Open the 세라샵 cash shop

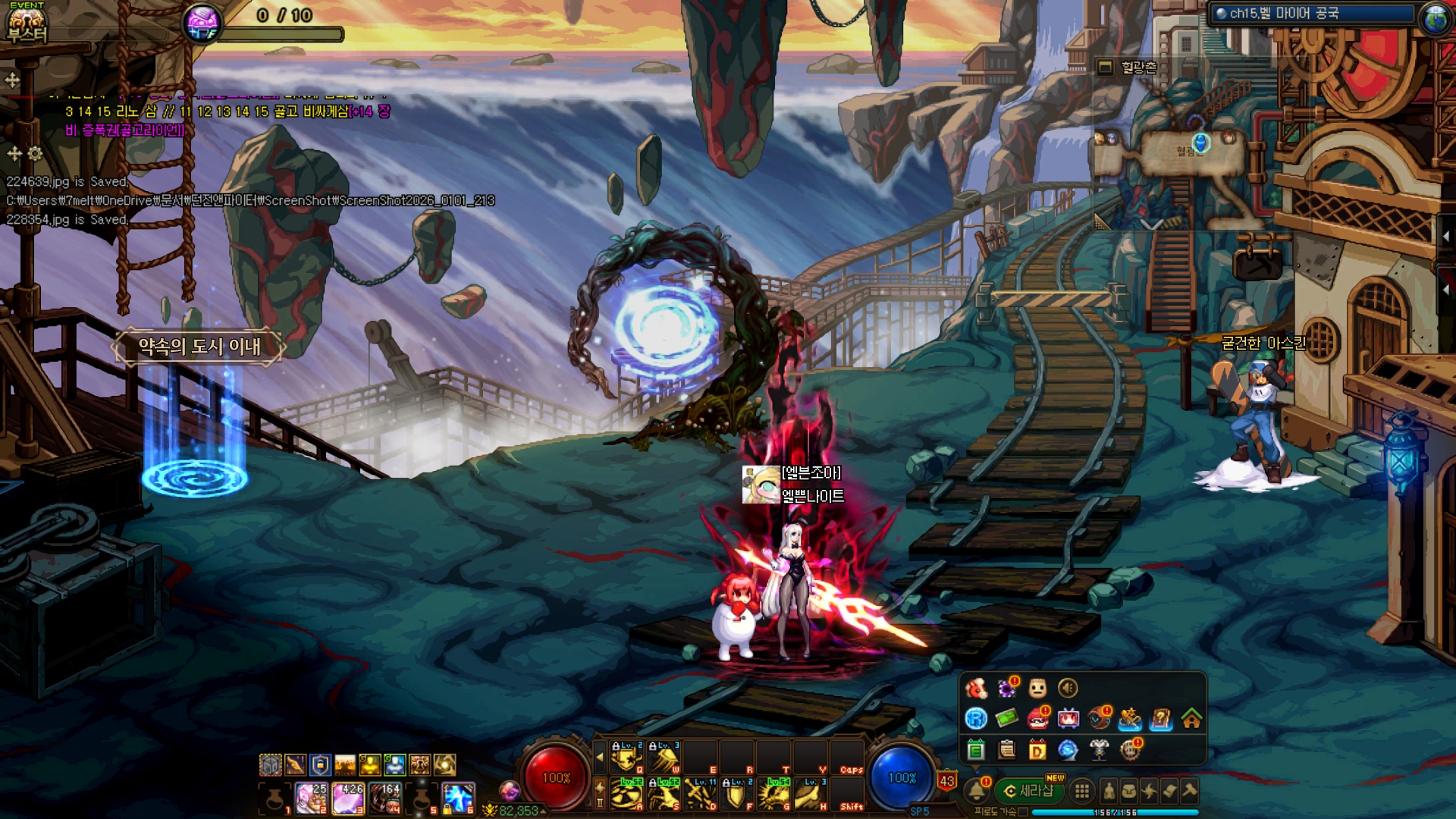1030,791
